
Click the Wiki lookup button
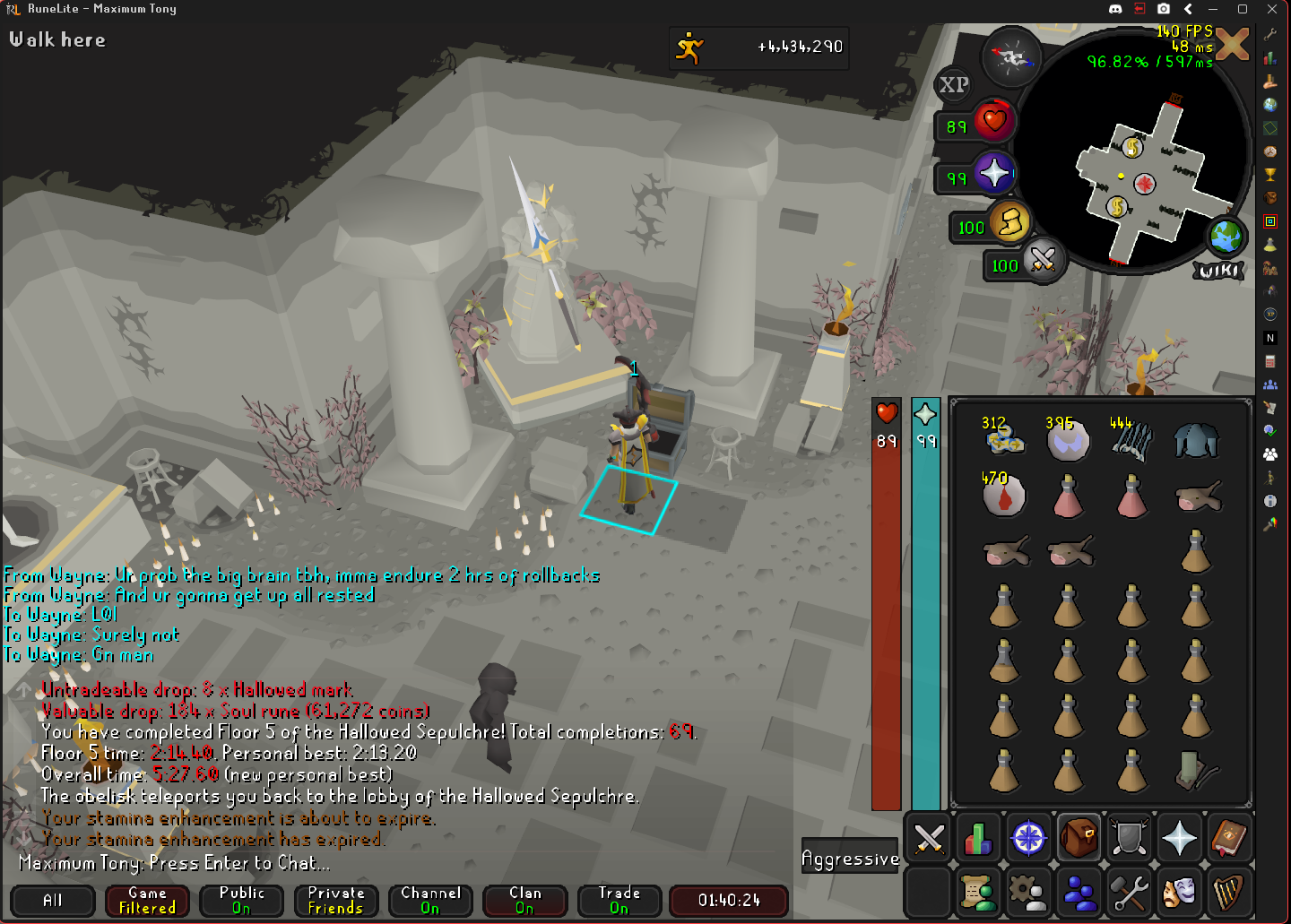pyautogui.click(x=1218, y=271)
